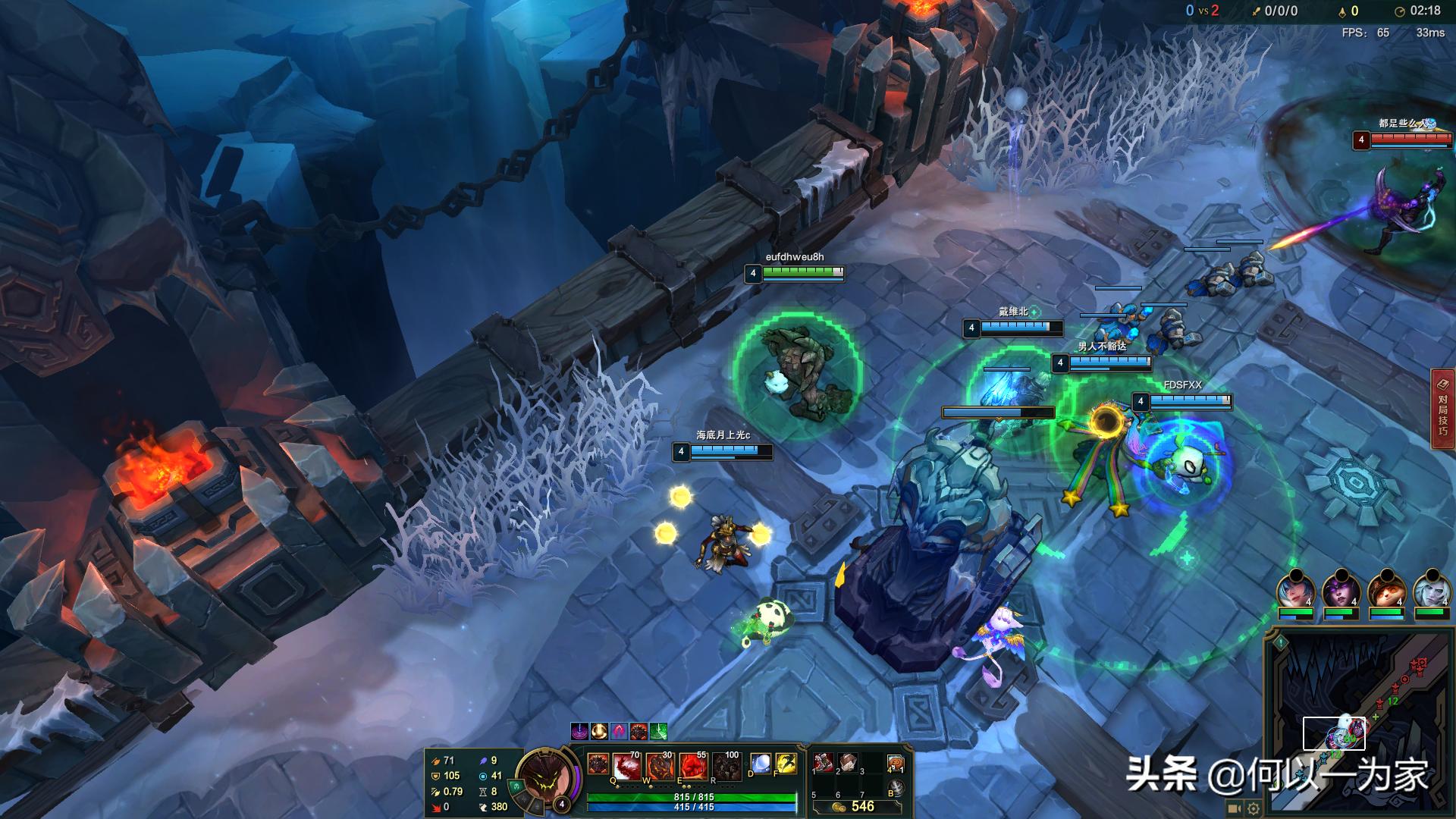Click the passive ability icon beside Q
This screenshot has height=819, width=1456.
598,764
